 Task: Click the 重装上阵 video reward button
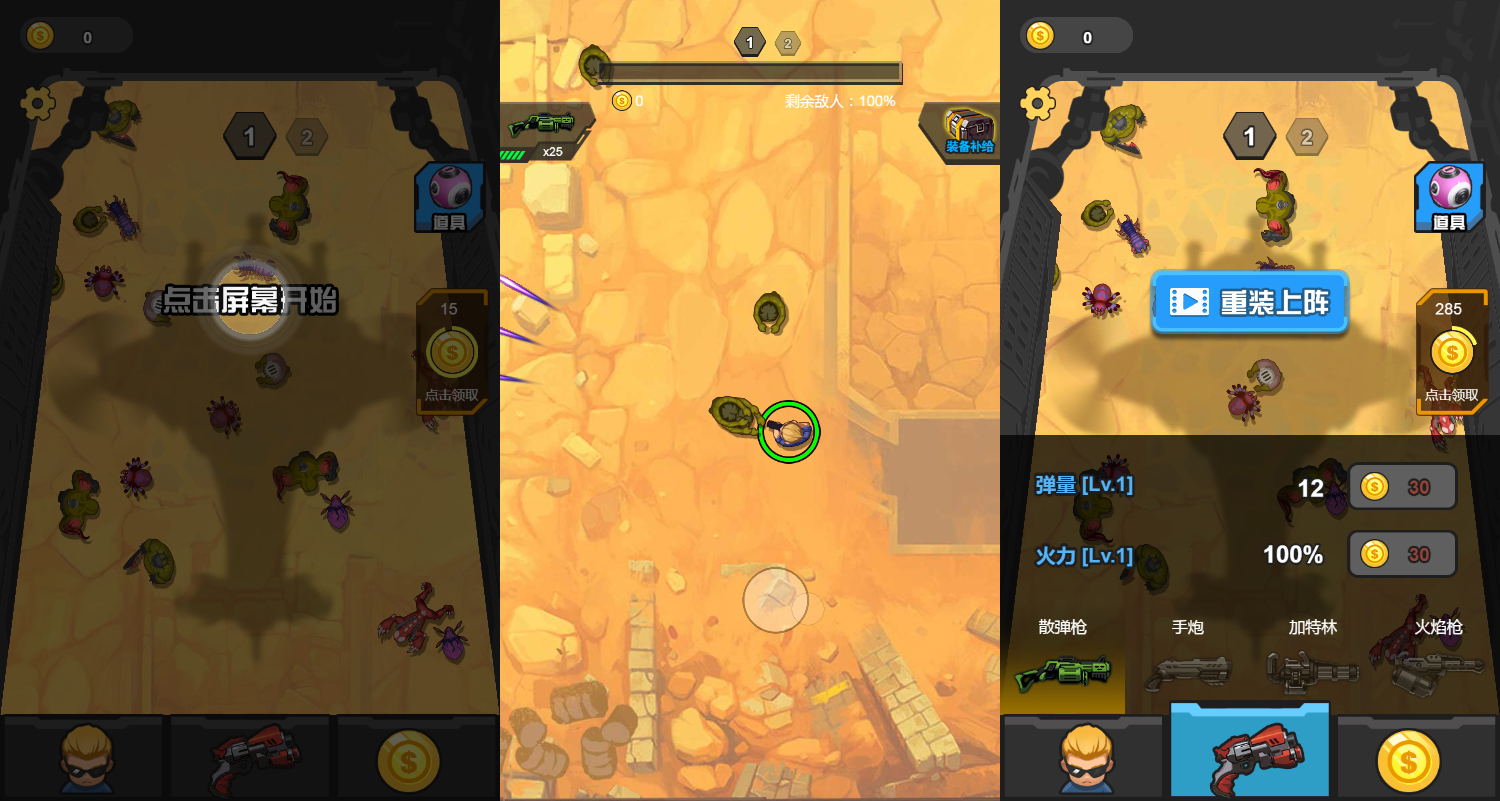click(1249, 301)
